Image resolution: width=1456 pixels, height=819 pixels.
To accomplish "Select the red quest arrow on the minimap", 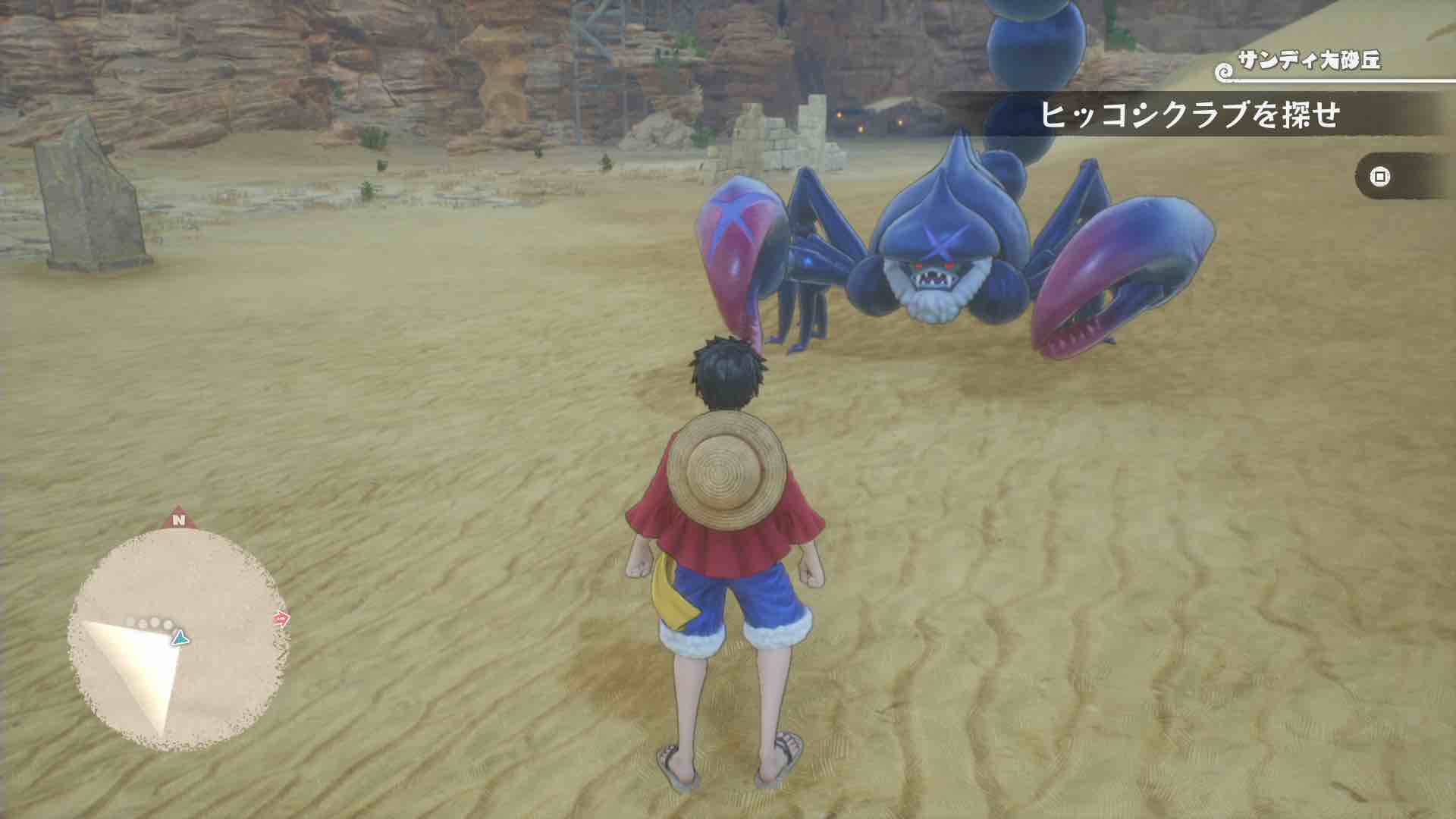I will pyautogui.click(x=283, y=618).
